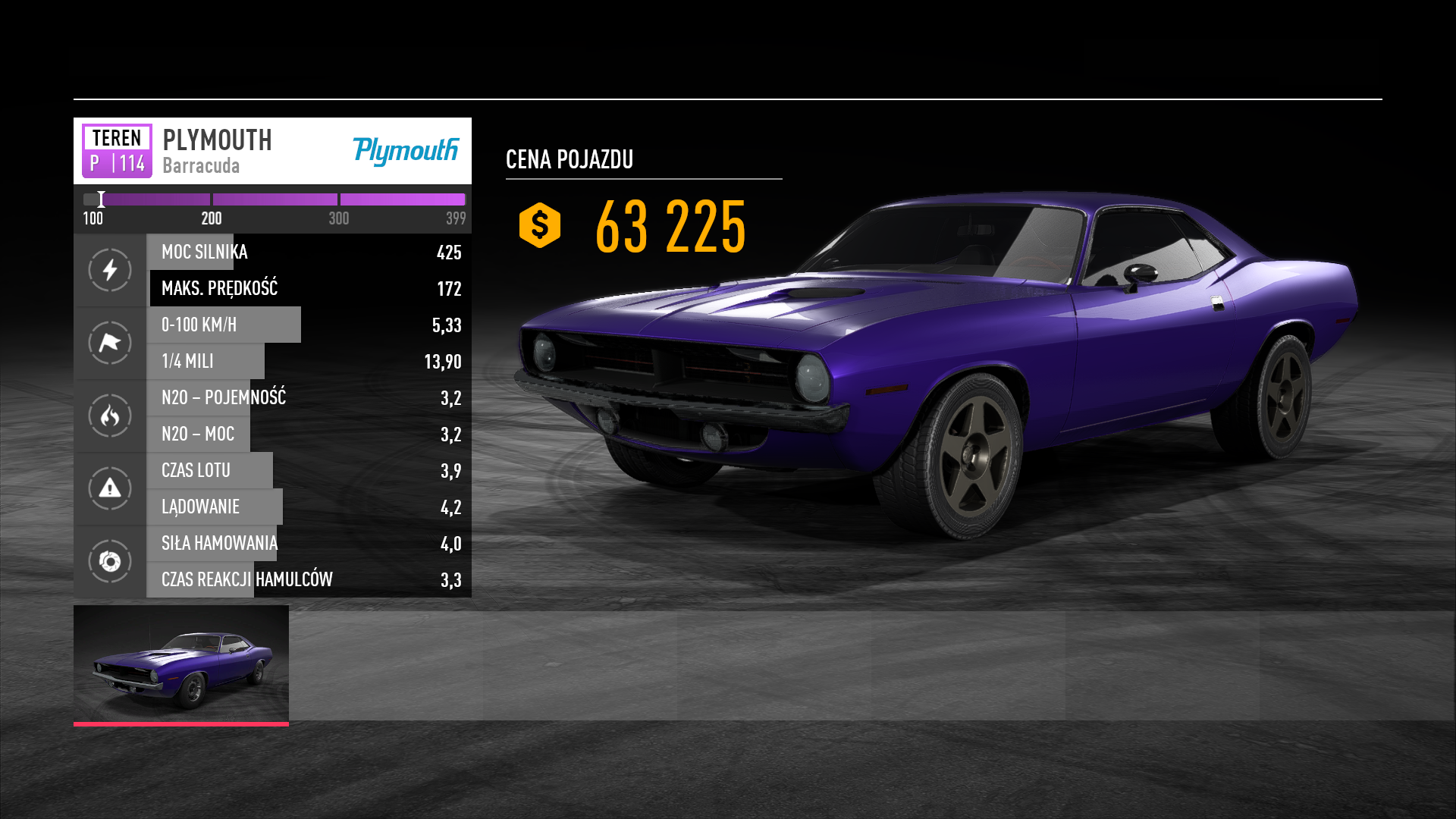Select the Plymouth Barracuda car thumbnail
The image size is (1456, 819).
[x=181, y=664]
